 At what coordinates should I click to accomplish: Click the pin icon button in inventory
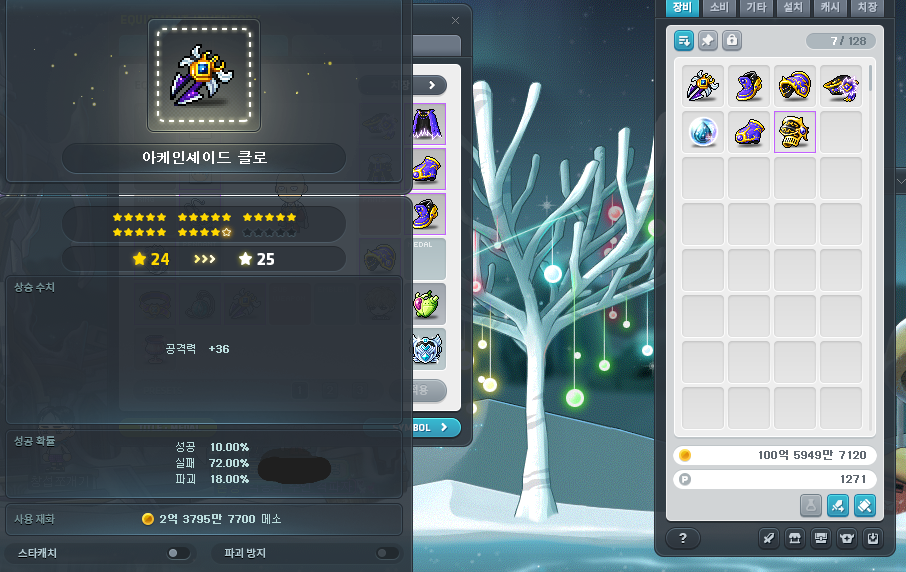(x=708, y=41)
